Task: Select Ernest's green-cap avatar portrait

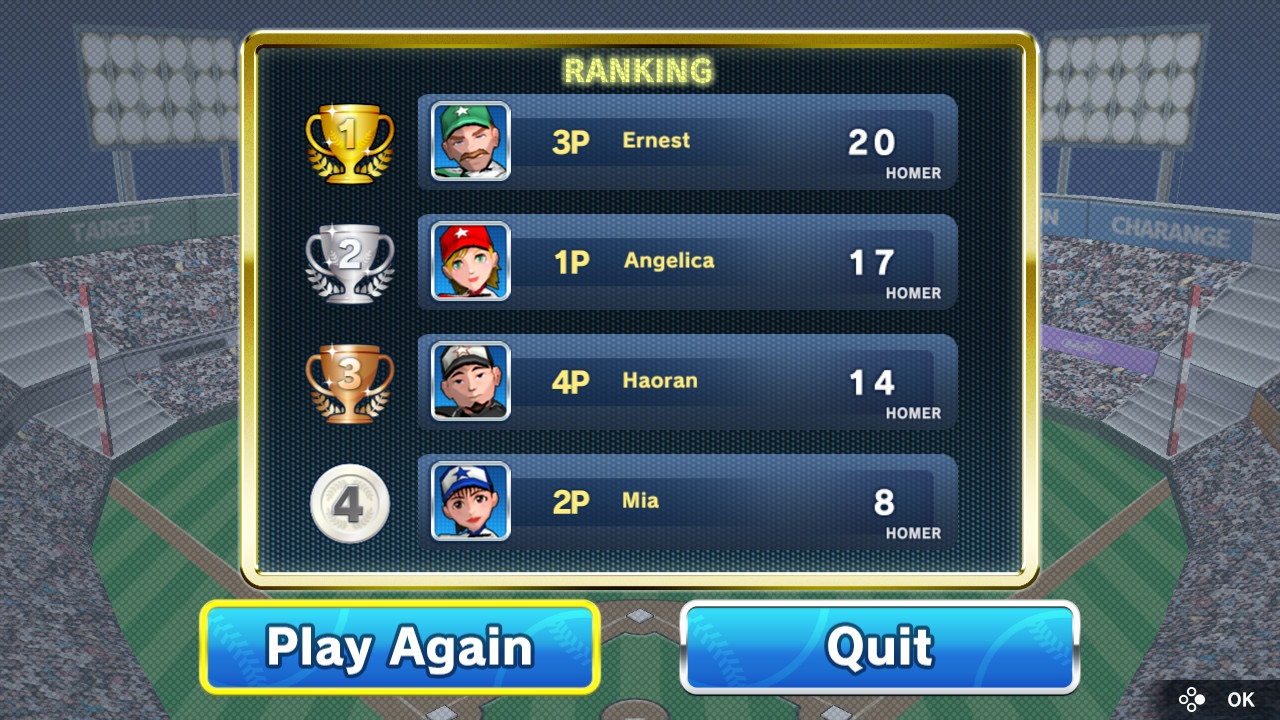Action: pos(469,141)
